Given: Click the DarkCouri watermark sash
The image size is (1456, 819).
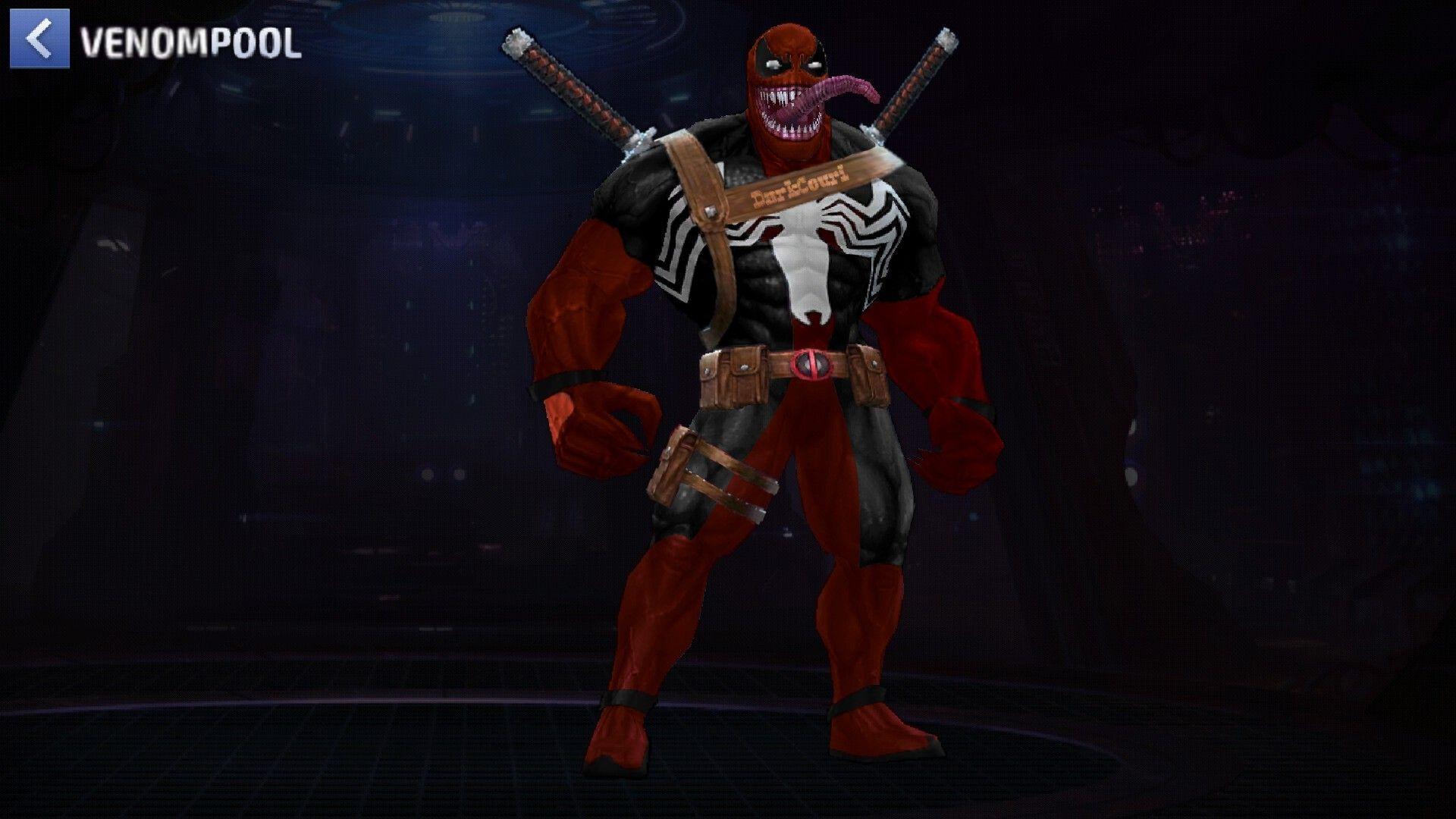Looking at the screenshot, I should tap(800, 182).
